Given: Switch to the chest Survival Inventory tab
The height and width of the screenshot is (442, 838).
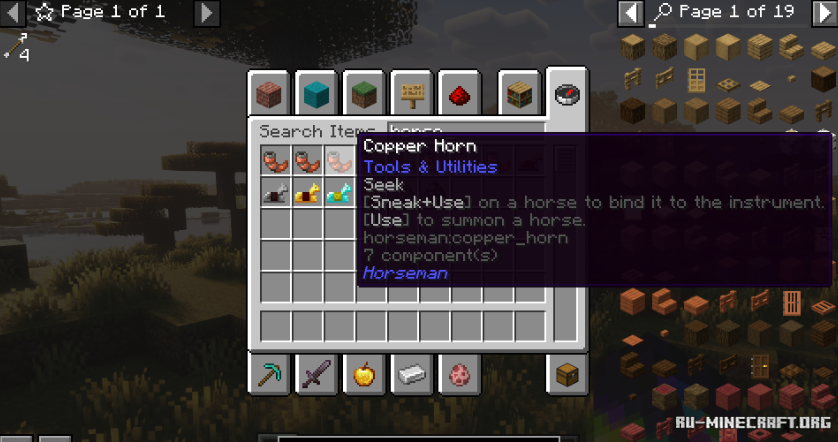Looking at the screenshot, I should [x=567, y=375].
